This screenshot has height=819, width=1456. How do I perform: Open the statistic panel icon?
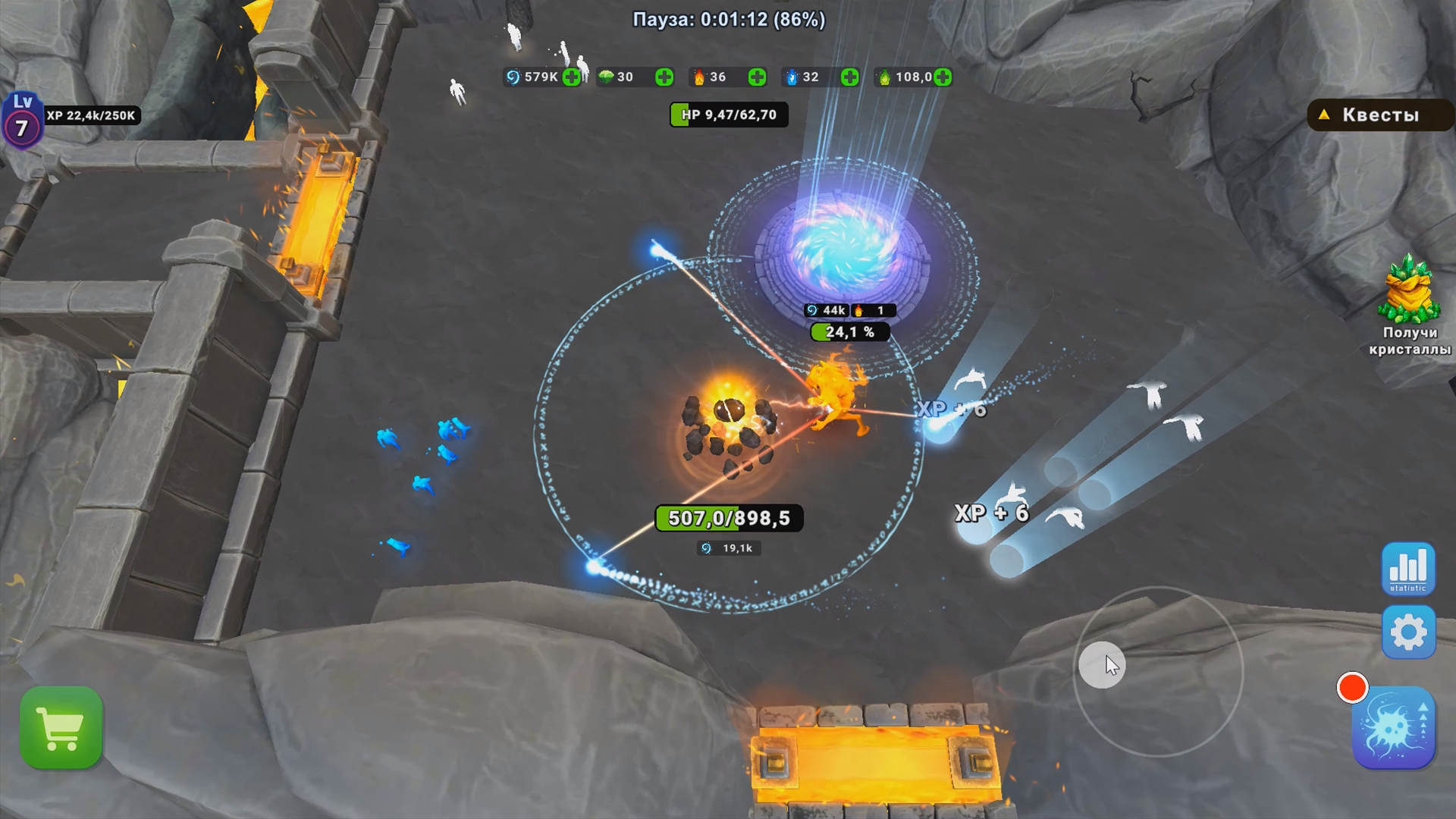[1408, 569]
